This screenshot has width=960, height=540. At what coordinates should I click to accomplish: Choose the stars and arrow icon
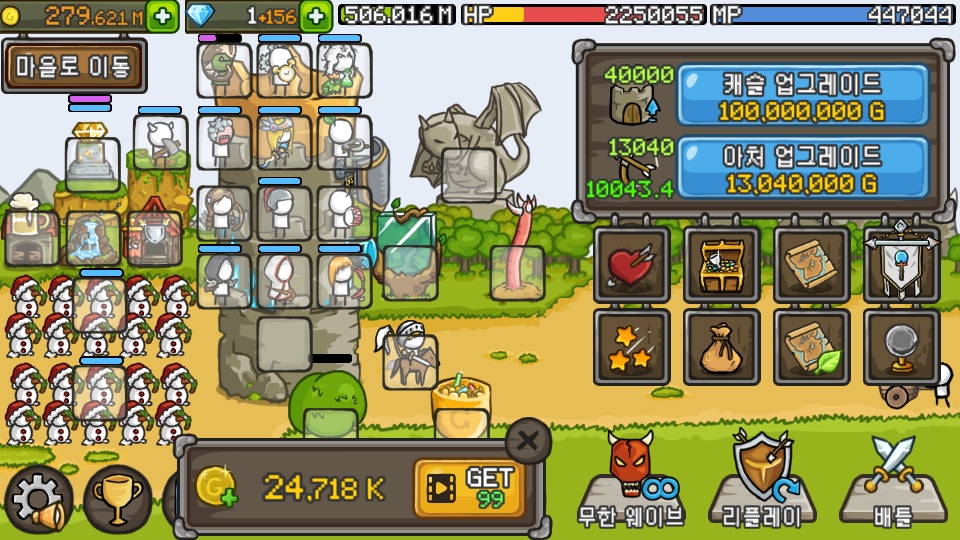coord(631,347)
